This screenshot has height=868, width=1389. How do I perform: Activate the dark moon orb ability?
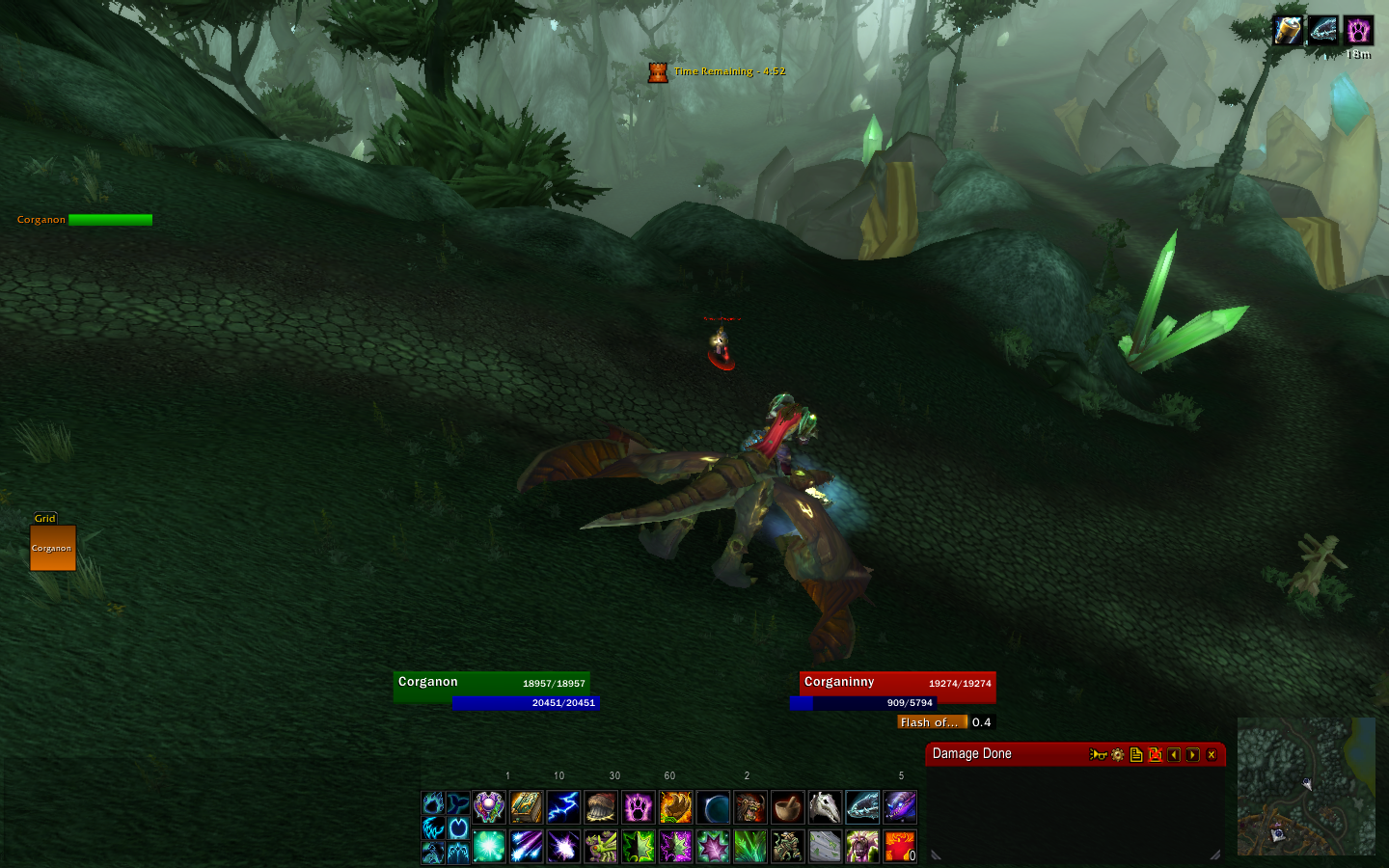713,807
